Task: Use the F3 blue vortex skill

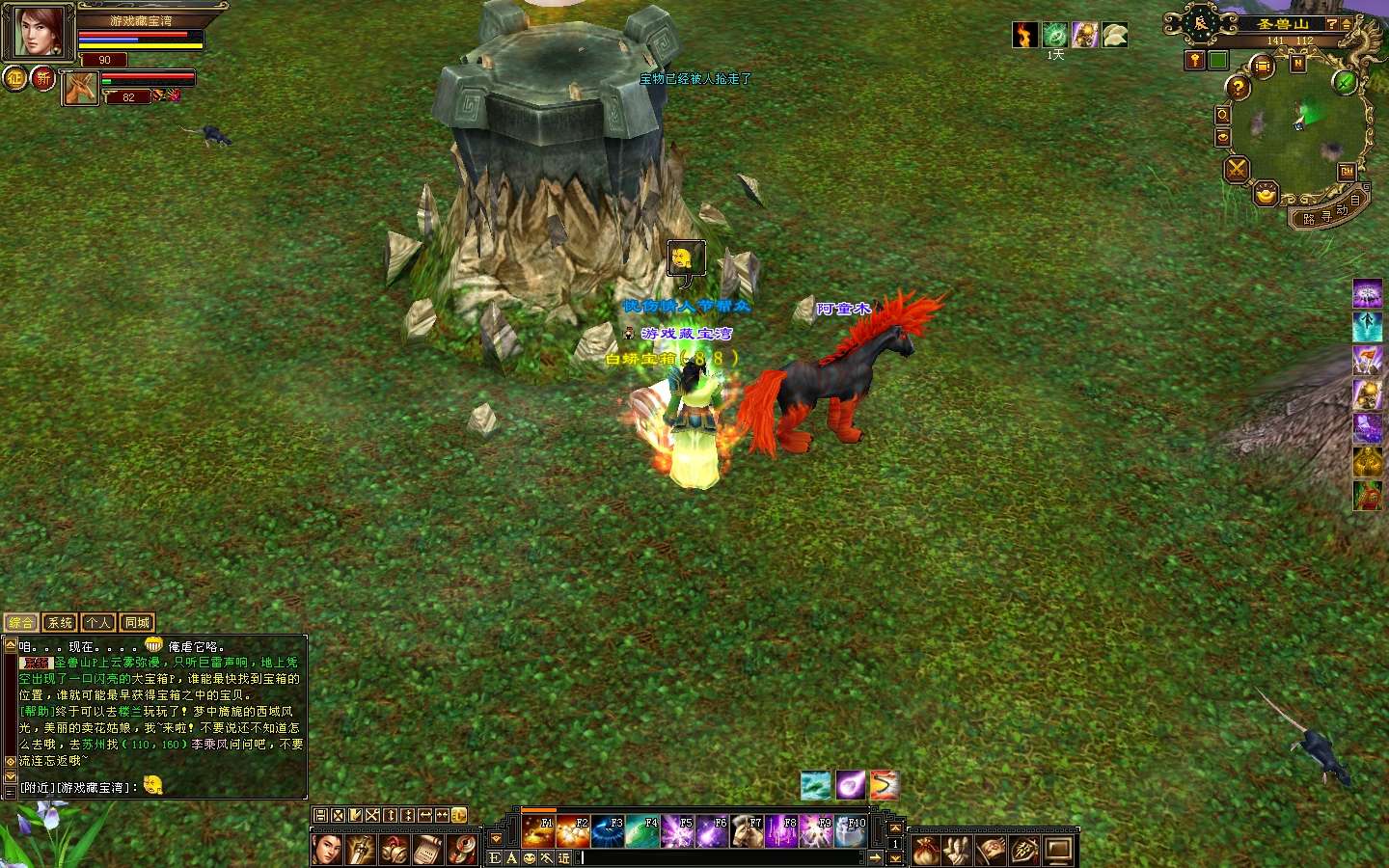Action: [x=609, y=831]
